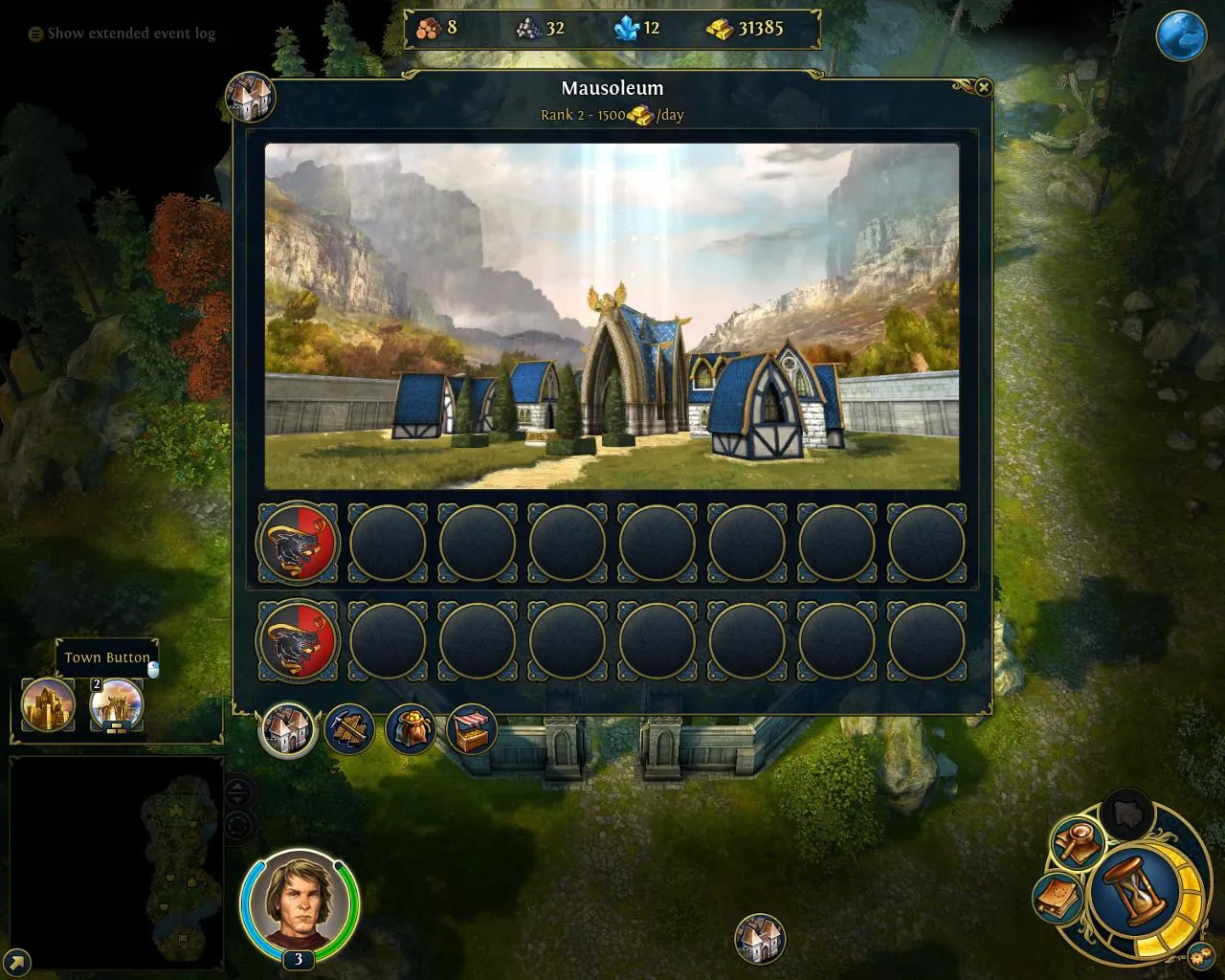Select the town overview tab with castle icon
Image resolution: width=1225 pixels, height=980 pixels.
tap(288, 730)
